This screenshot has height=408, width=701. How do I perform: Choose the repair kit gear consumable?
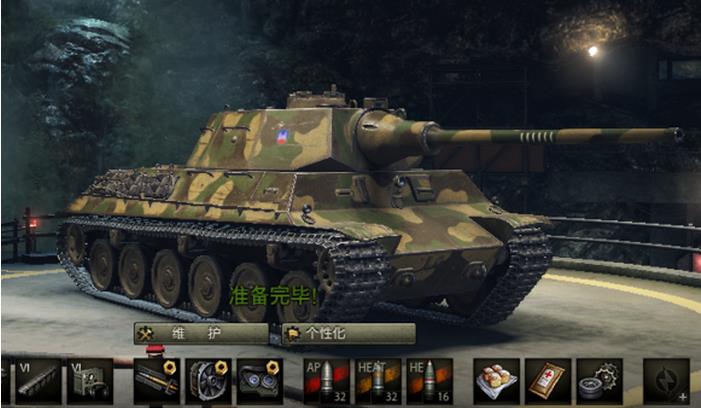coord(600,381)
